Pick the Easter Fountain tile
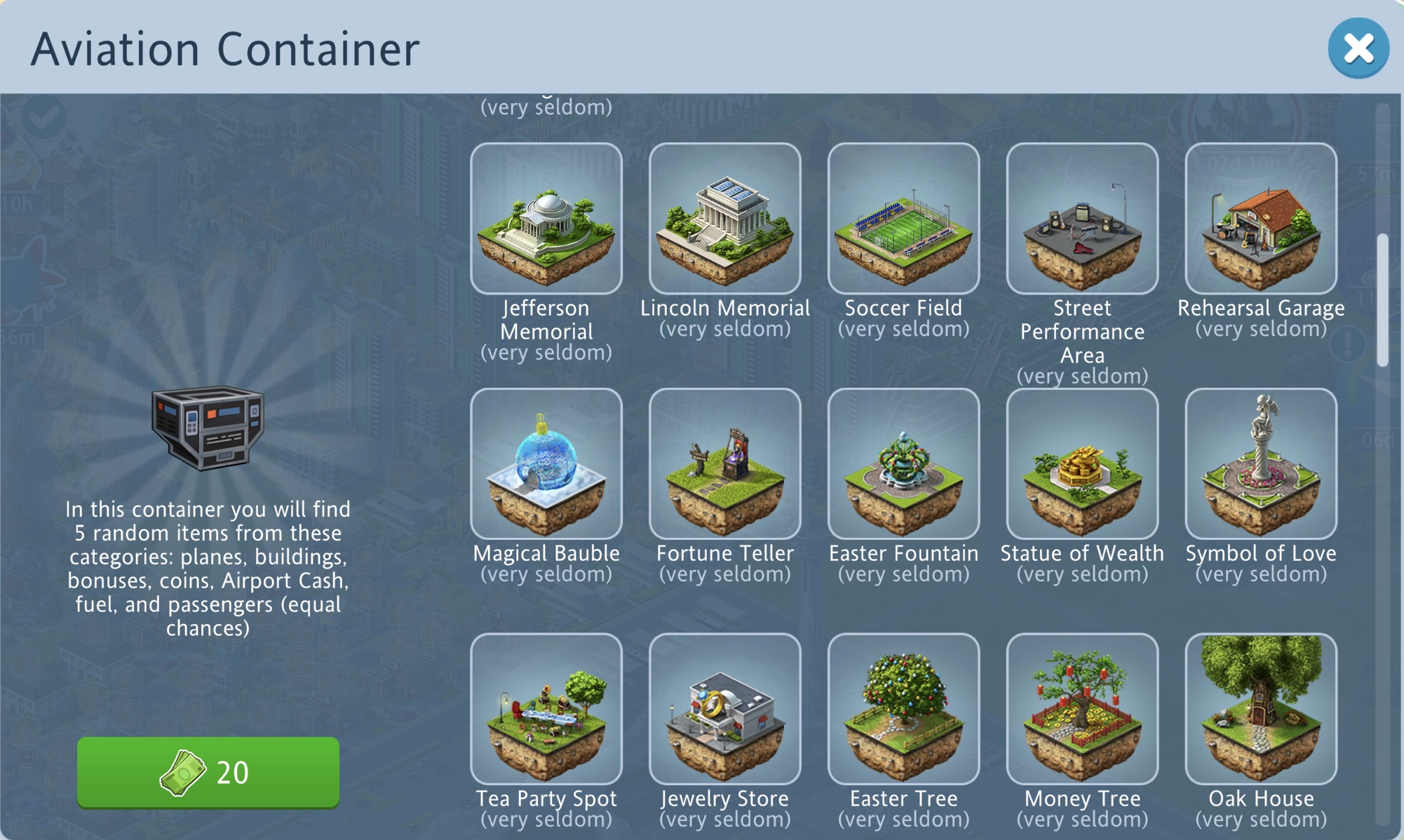This screenshot has height=840, width=1404. (x=903, y=463)
